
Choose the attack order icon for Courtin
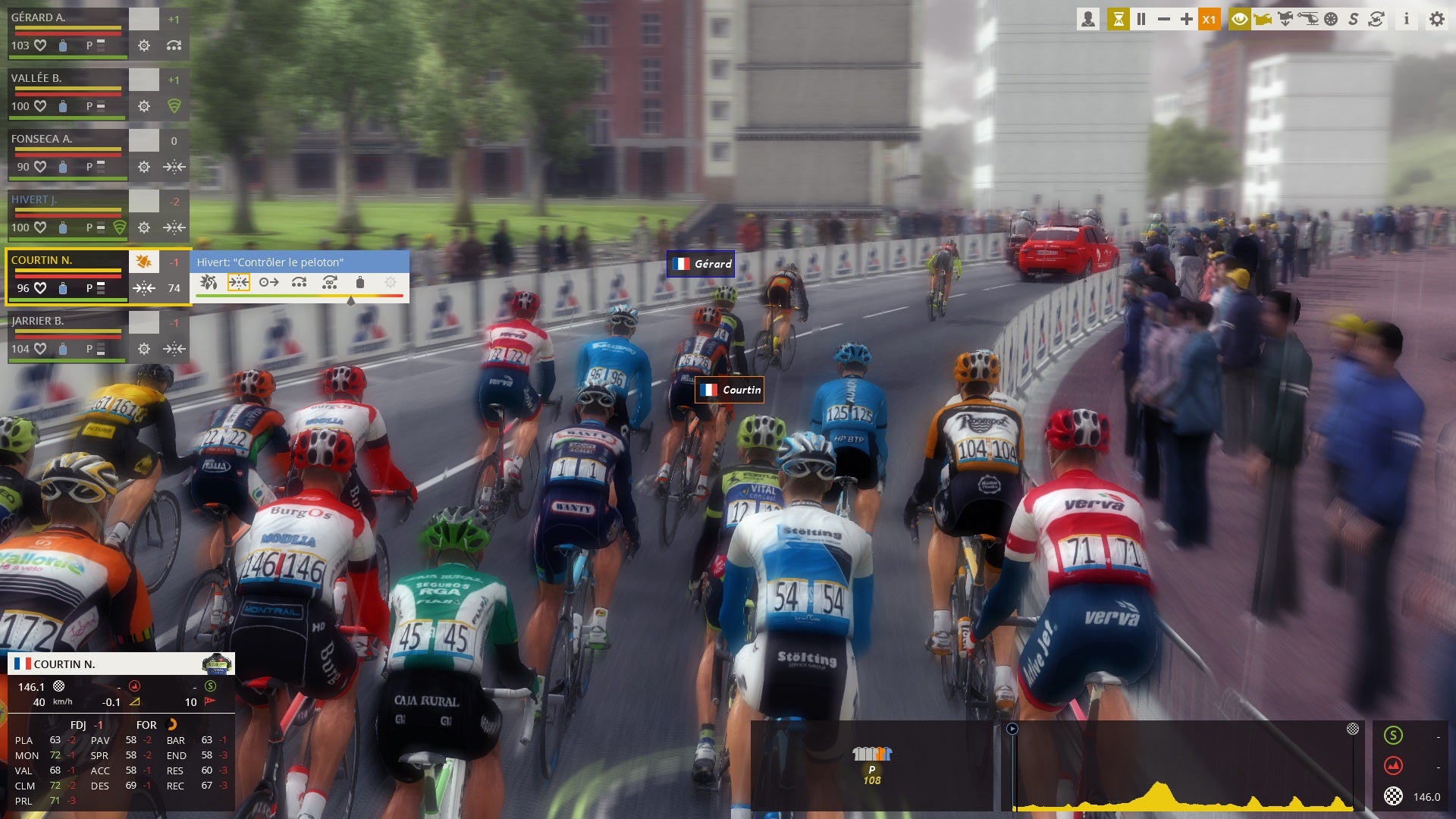(209, 282)
